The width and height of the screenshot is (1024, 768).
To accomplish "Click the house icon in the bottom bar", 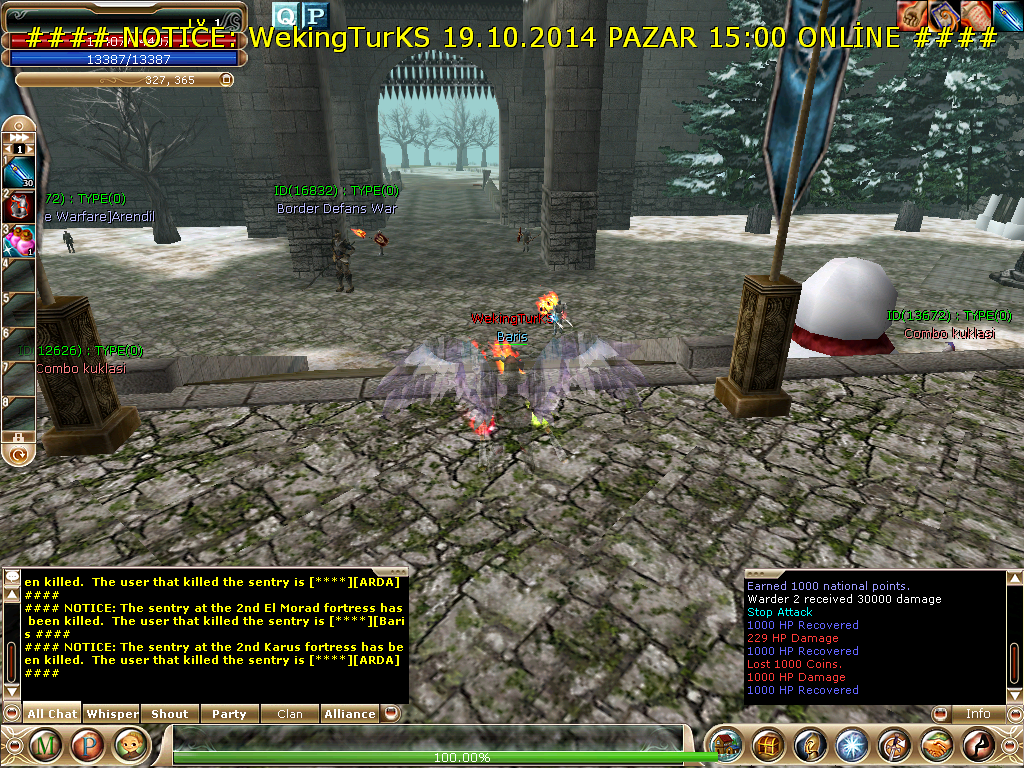I will point(726,746).
